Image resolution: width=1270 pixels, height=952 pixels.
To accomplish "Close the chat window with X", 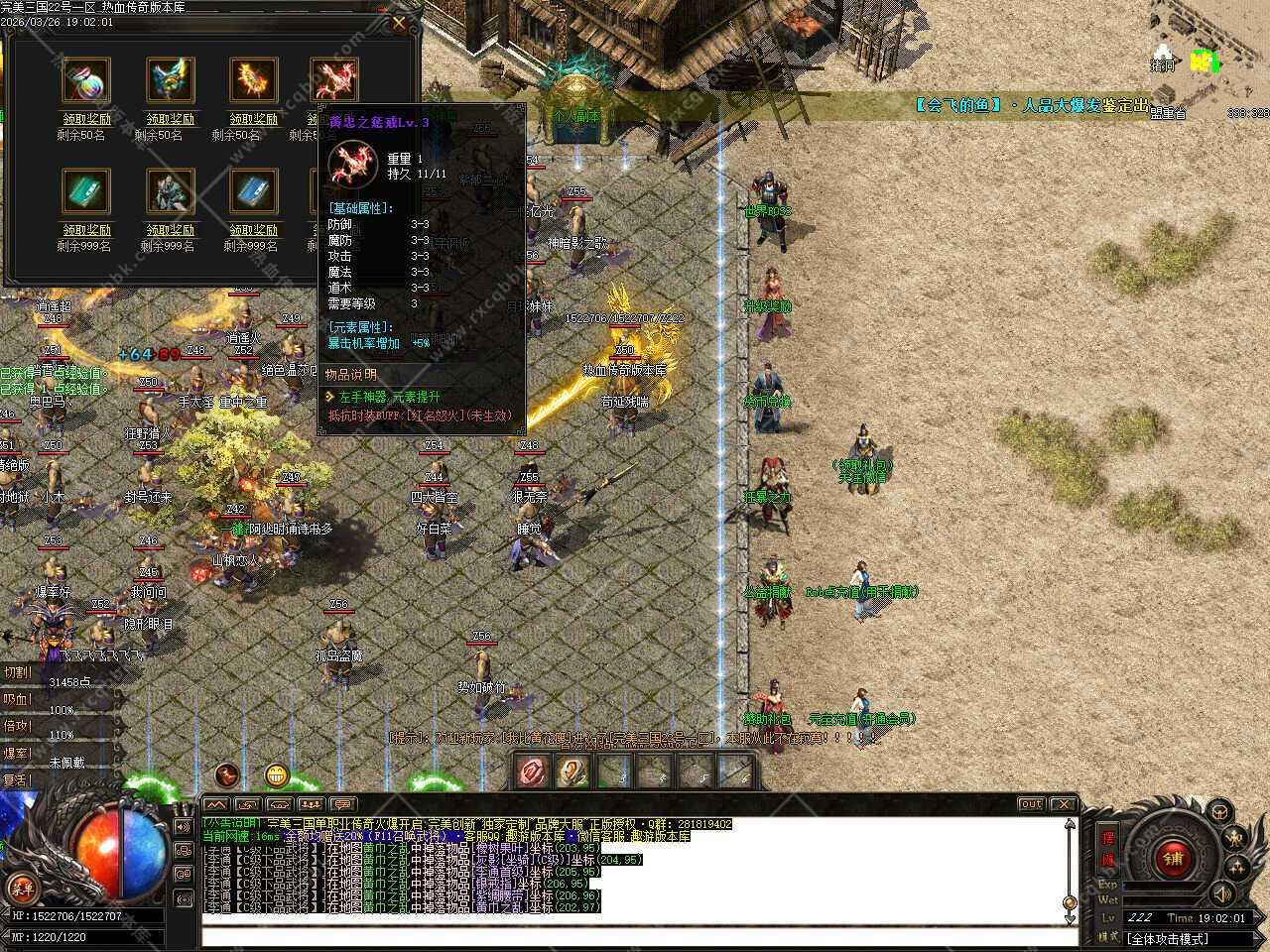I will tap(1063, 804).
